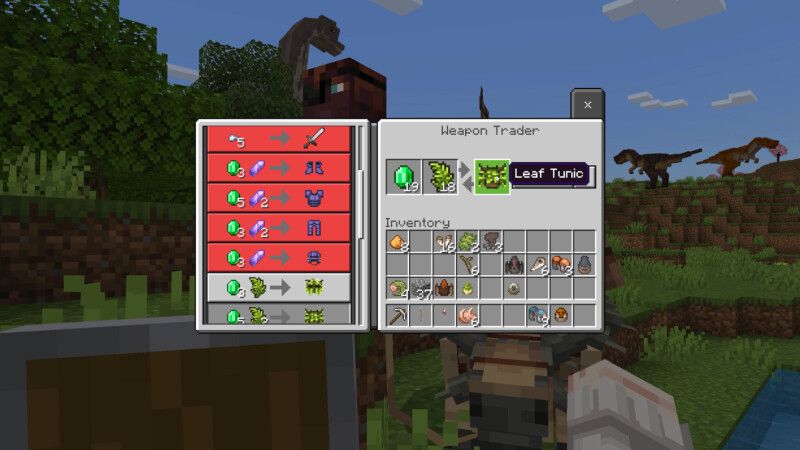Choose the purple chestplate trade offer
Image resolution: width=800 pixels, height=450 pixels.
pyautogui.click(x=279, y=198)
